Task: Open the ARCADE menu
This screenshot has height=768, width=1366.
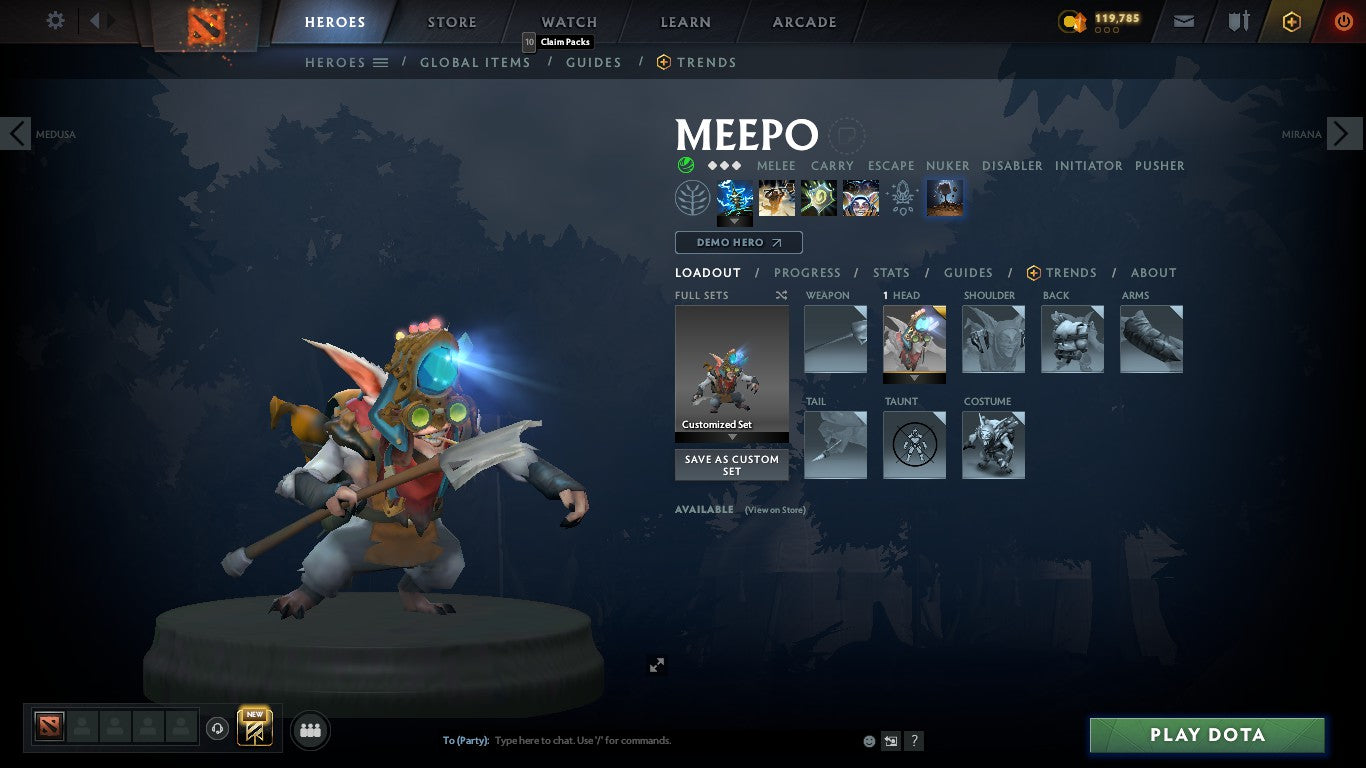Action: point(803,21)
